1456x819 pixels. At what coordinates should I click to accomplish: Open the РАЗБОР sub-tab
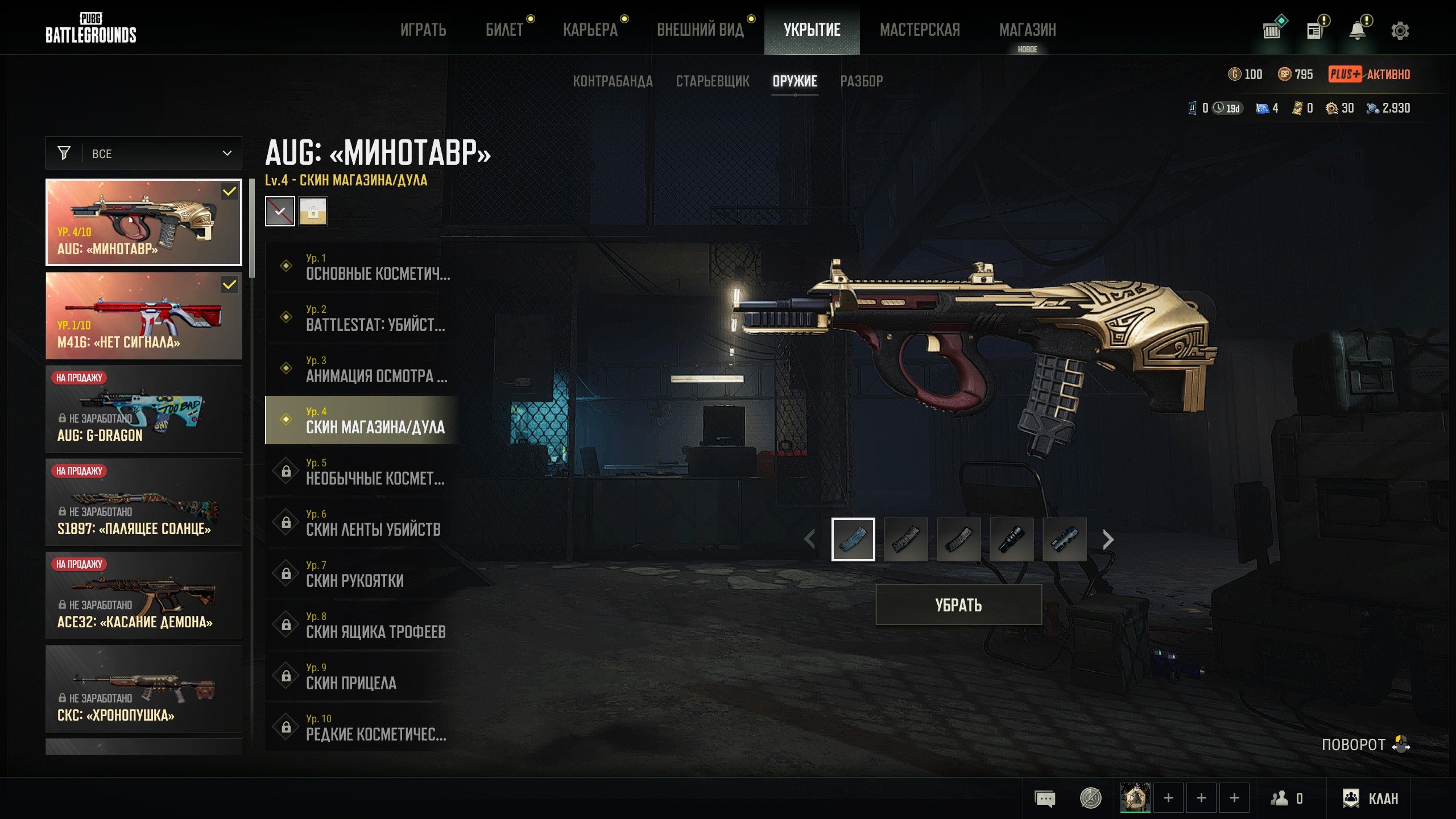point(862,81)
